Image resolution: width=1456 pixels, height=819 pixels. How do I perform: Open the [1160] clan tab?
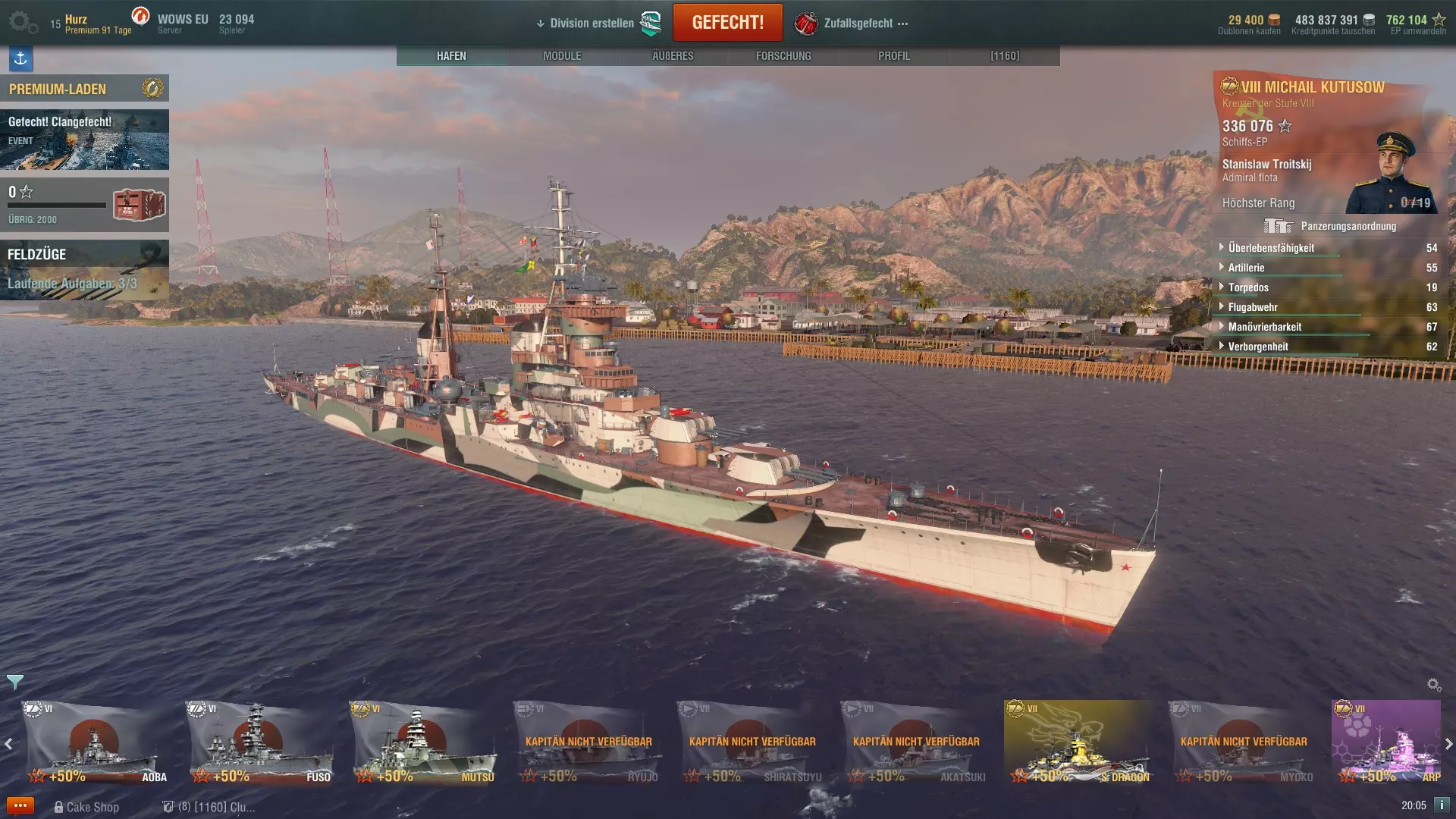pos(1005,56)
